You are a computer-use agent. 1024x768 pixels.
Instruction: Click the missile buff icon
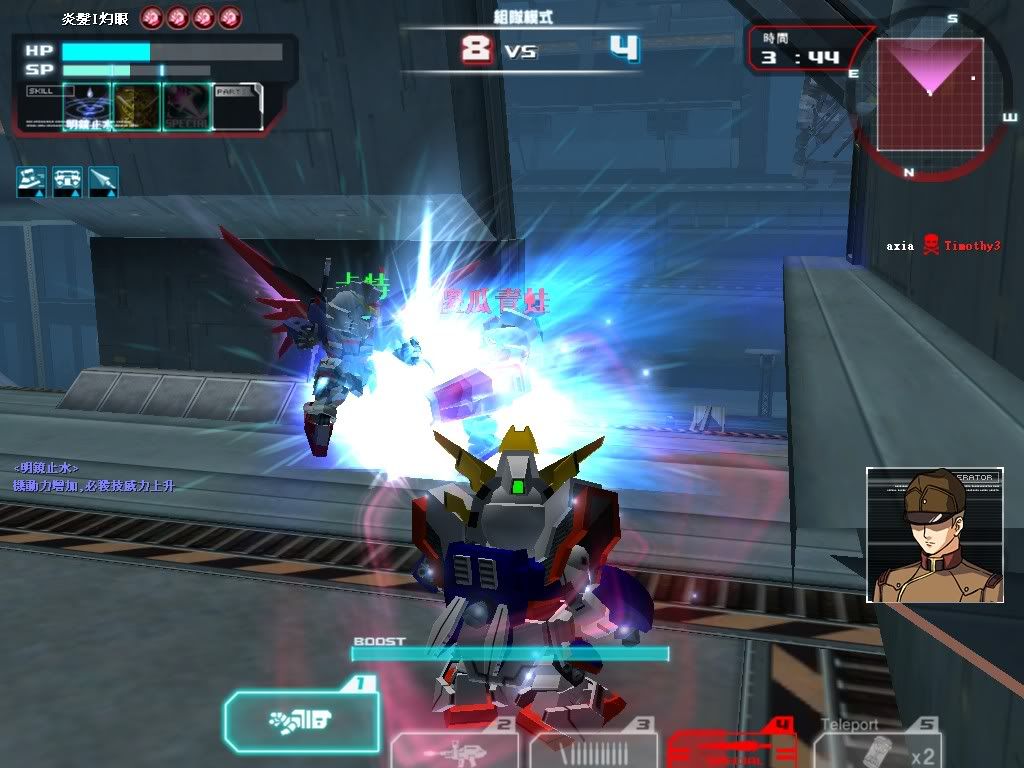(x=104, y=180)
